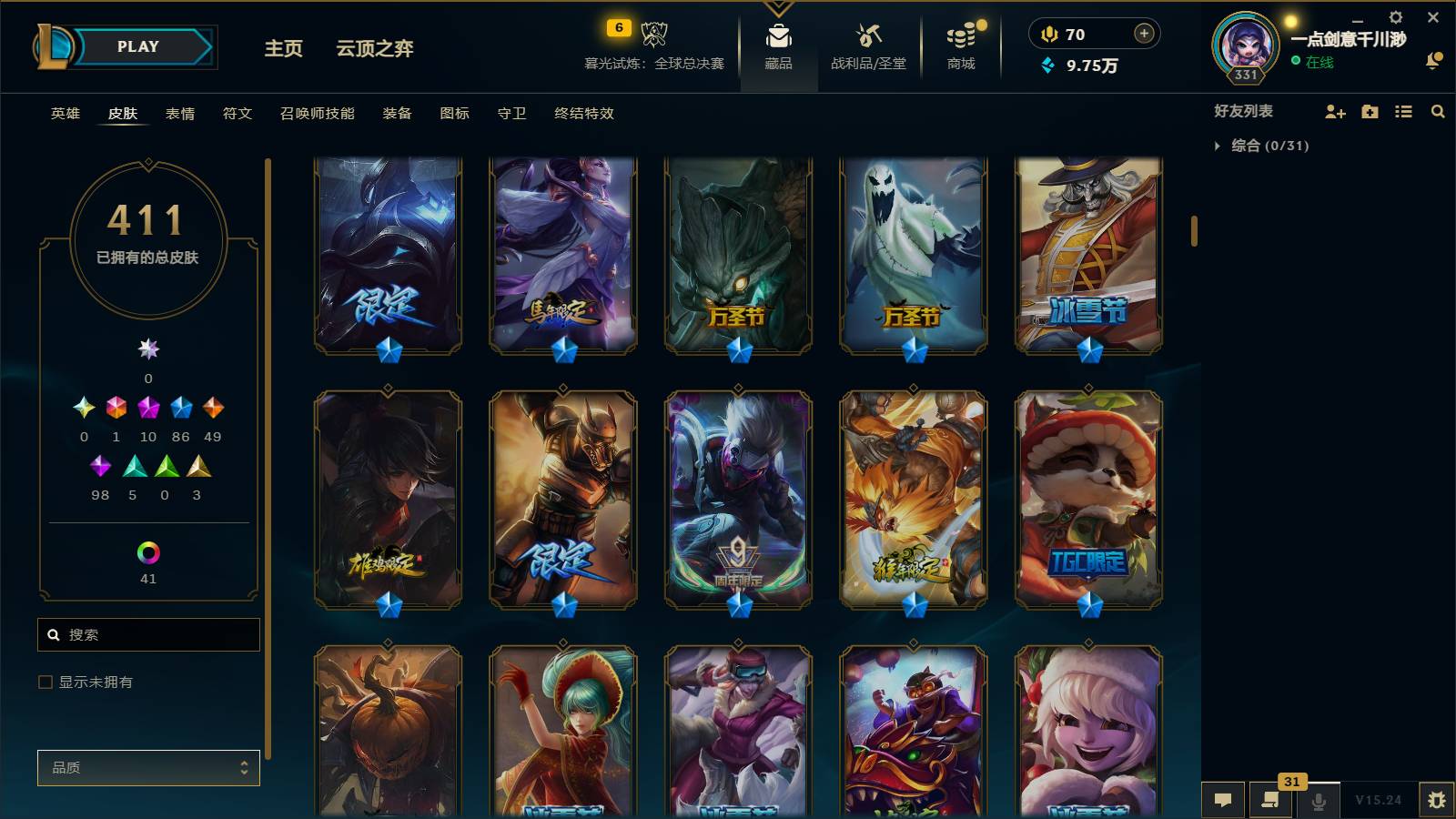The height and width of the screenshot is (819, 1456).
Task: Toggle the chat bubble panel at bottom
Action: [1224, 802]
